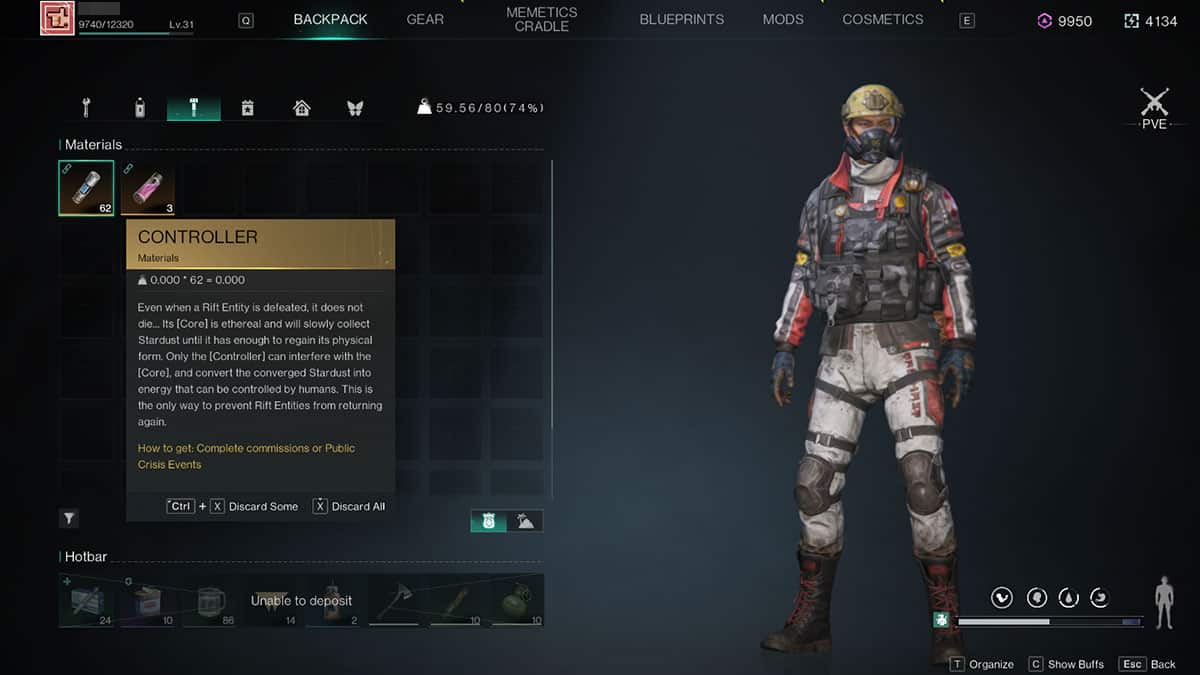Switch to the house building category
The height and width of the screenshot is (675, 1200).
301,108
